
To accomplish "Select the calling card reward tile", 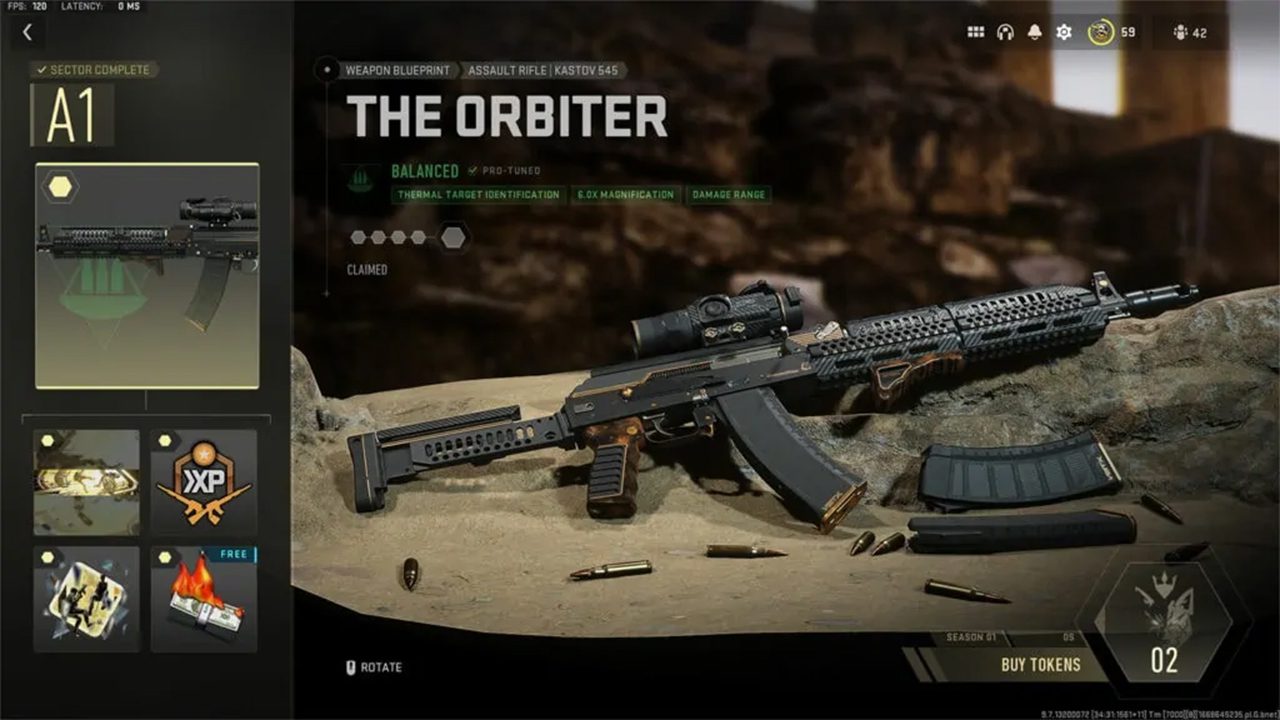I will pos(87,483).
